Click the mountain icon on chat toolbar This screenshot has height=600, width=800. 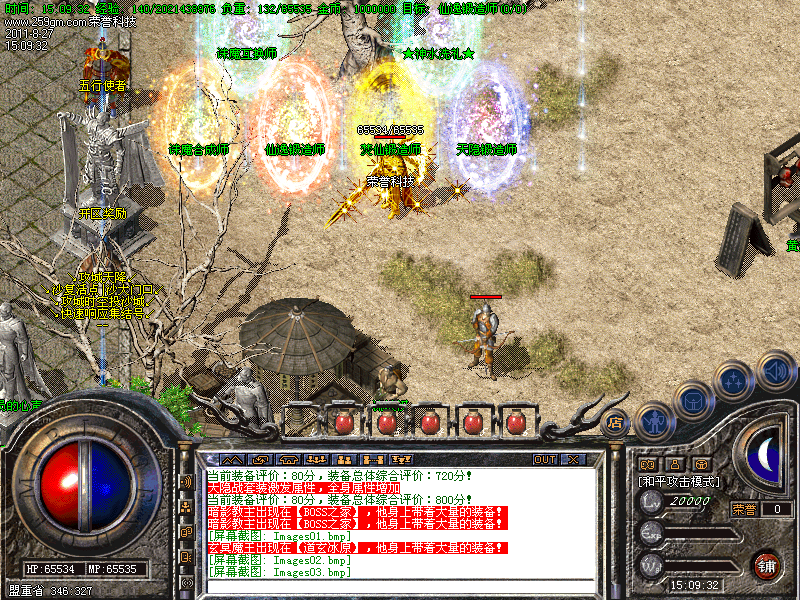click(233, 460)
